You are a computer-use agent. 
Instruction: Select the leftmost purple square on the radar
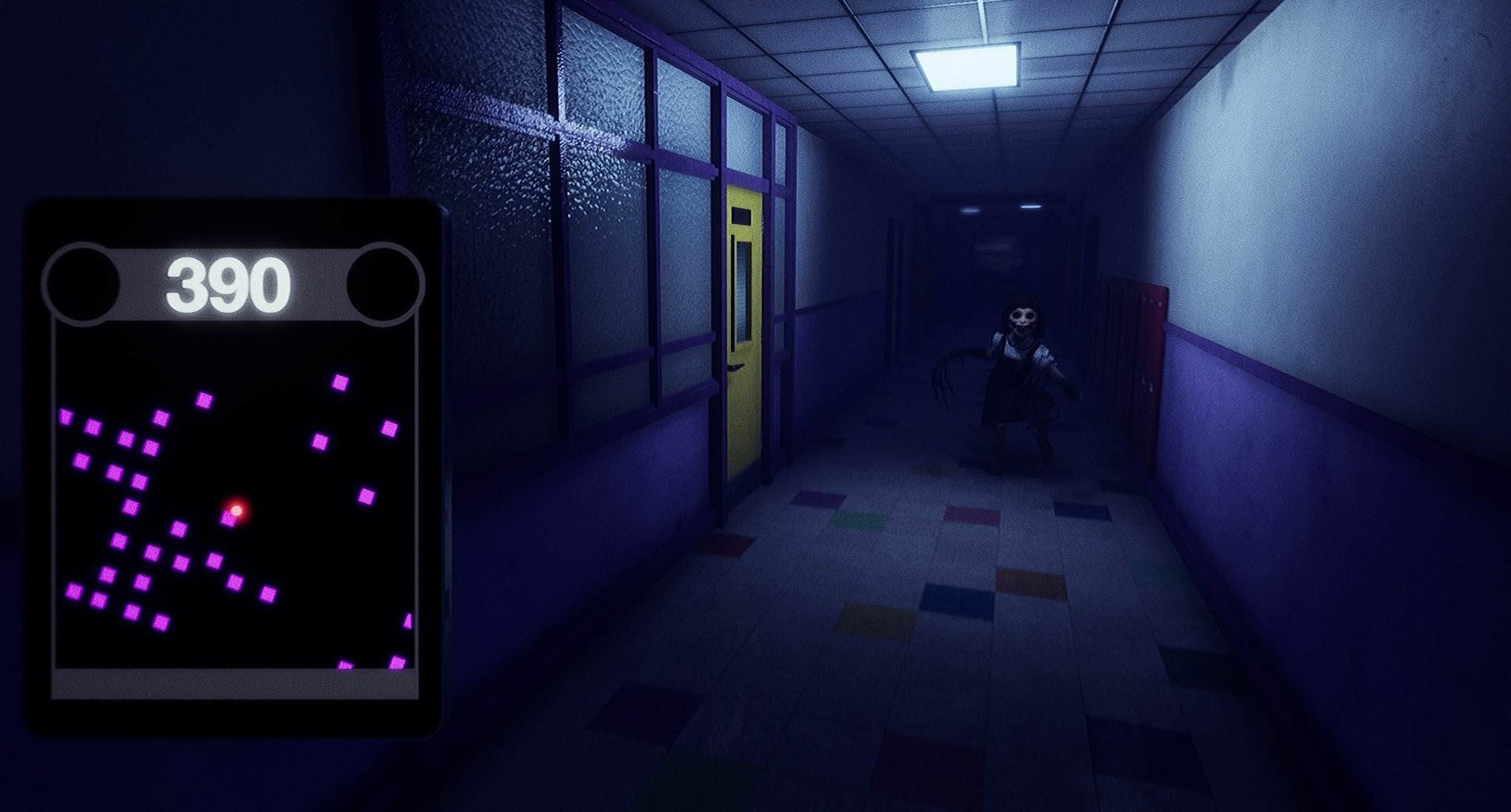coord(65,416)
